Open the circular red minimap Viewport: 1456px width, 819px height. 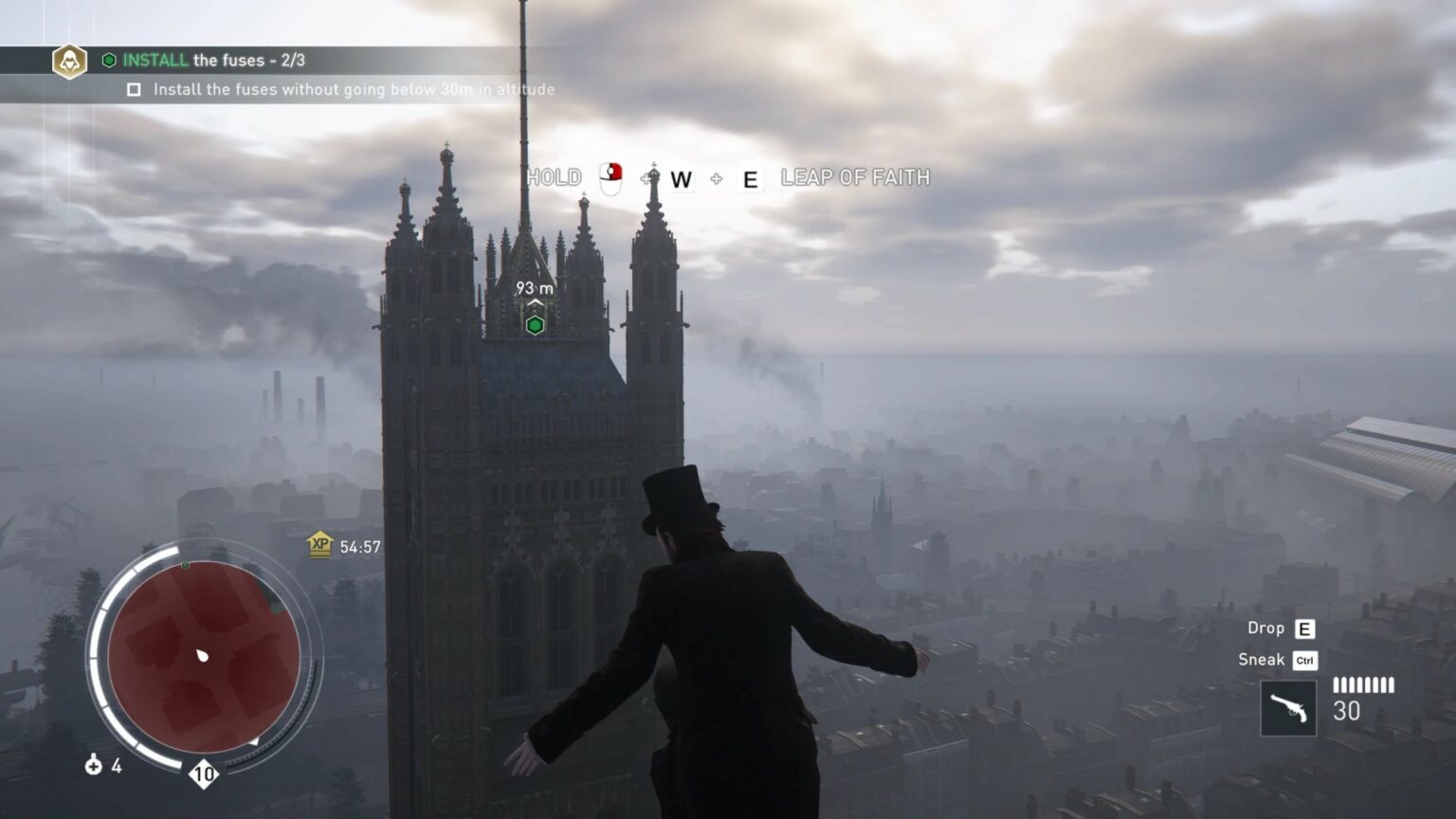[204, 656]
